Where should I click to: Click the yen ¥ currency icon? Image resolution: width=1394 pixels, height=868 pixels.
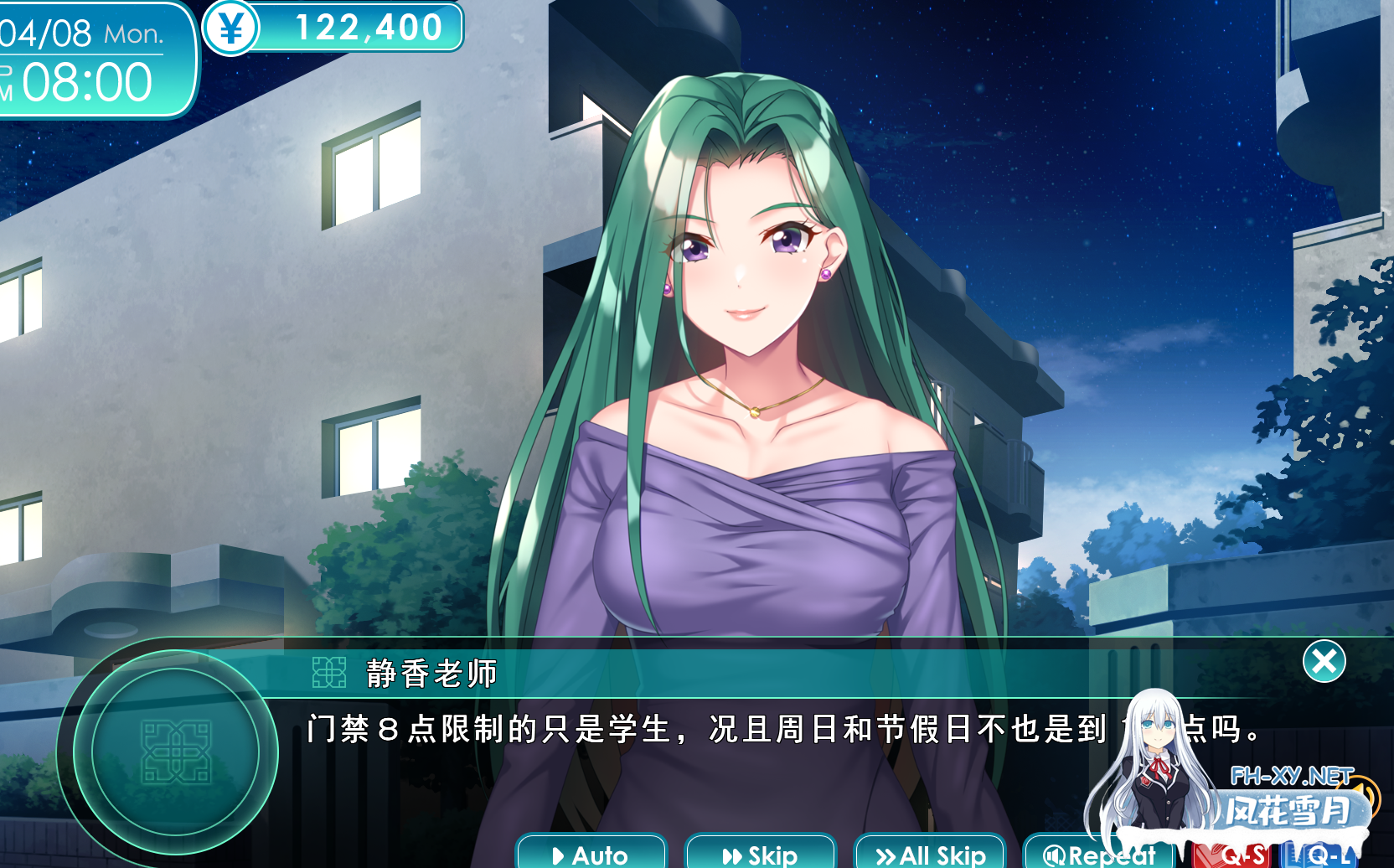coord(232,26)
